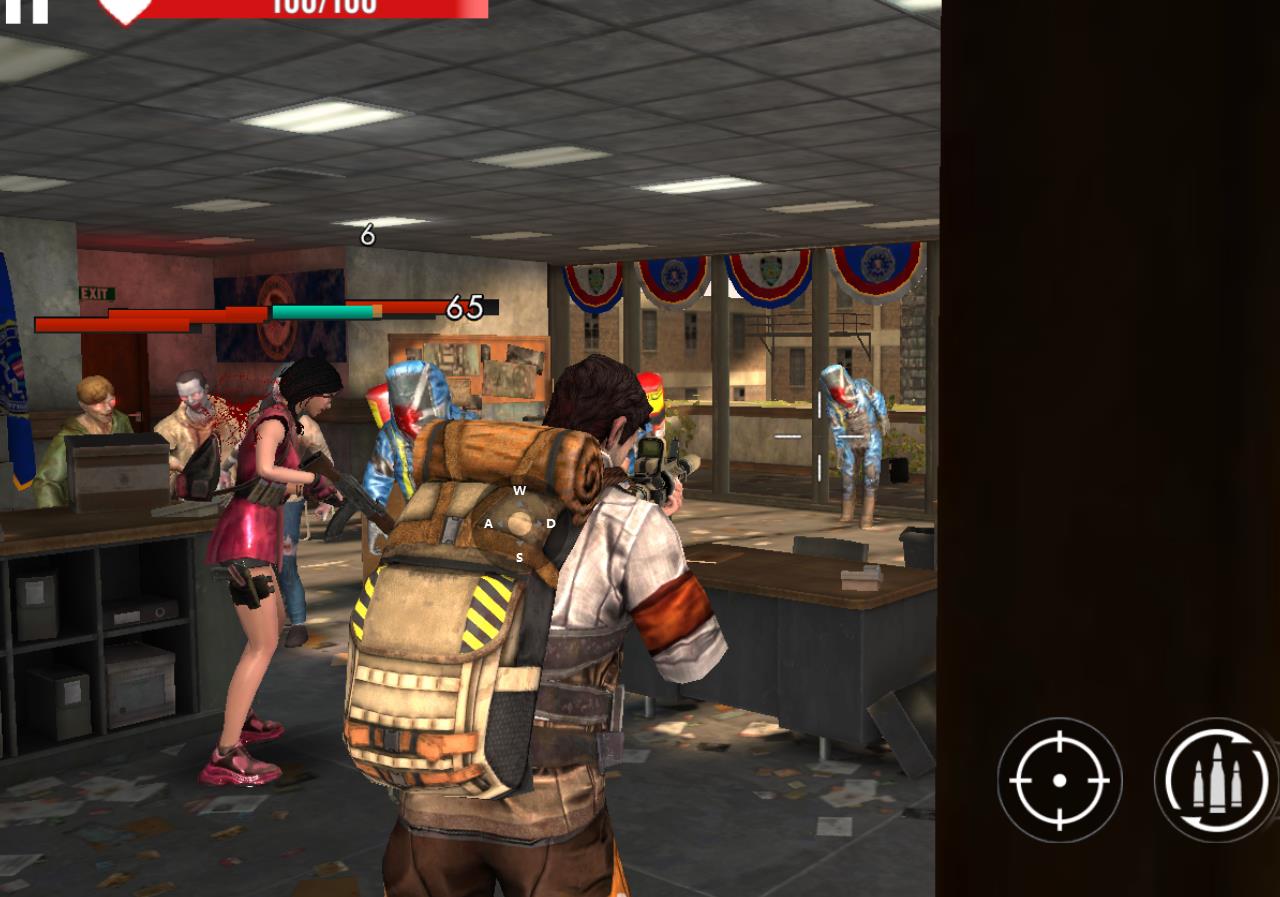Reload weapon using the bullets icon
Viewport: 1280px width, 897px height.
[1216, 779]
